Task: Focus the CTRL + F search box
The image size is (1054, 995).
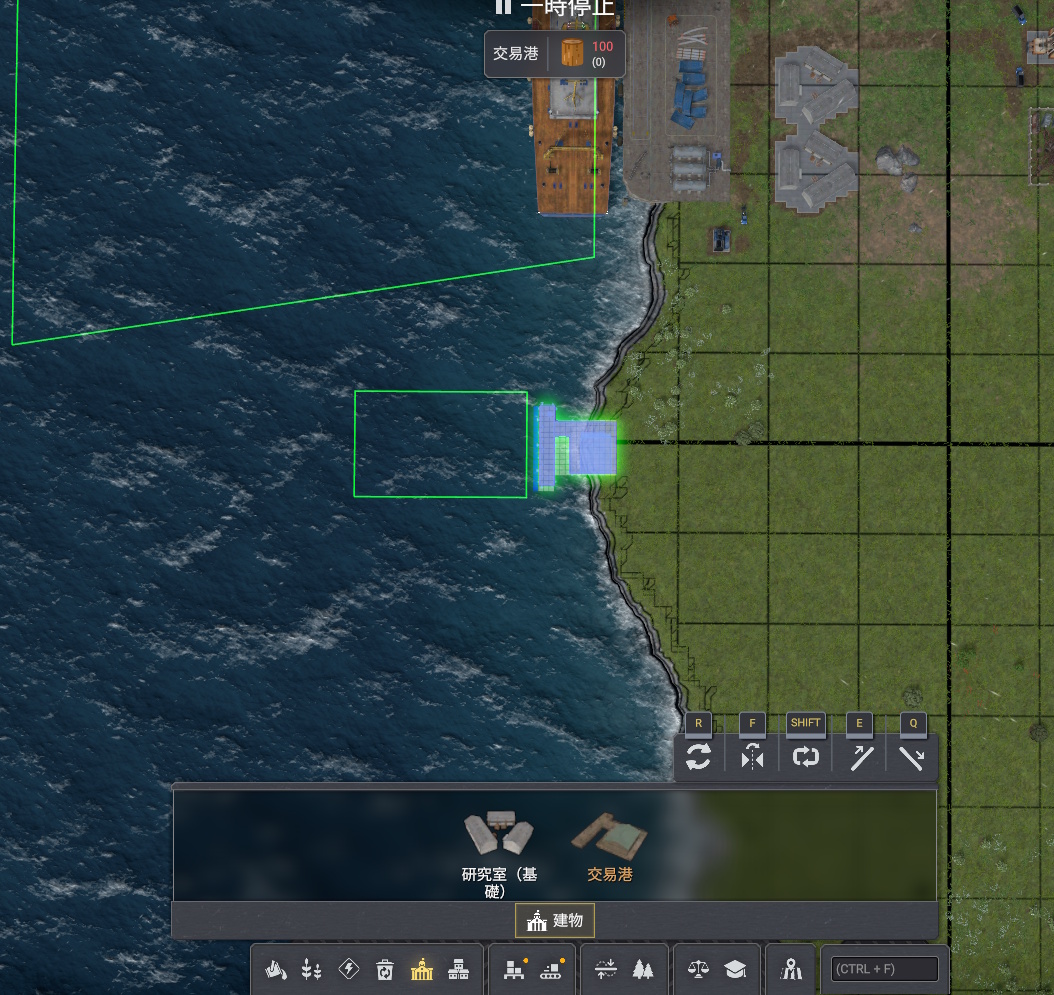Action: tap(885, 969)
